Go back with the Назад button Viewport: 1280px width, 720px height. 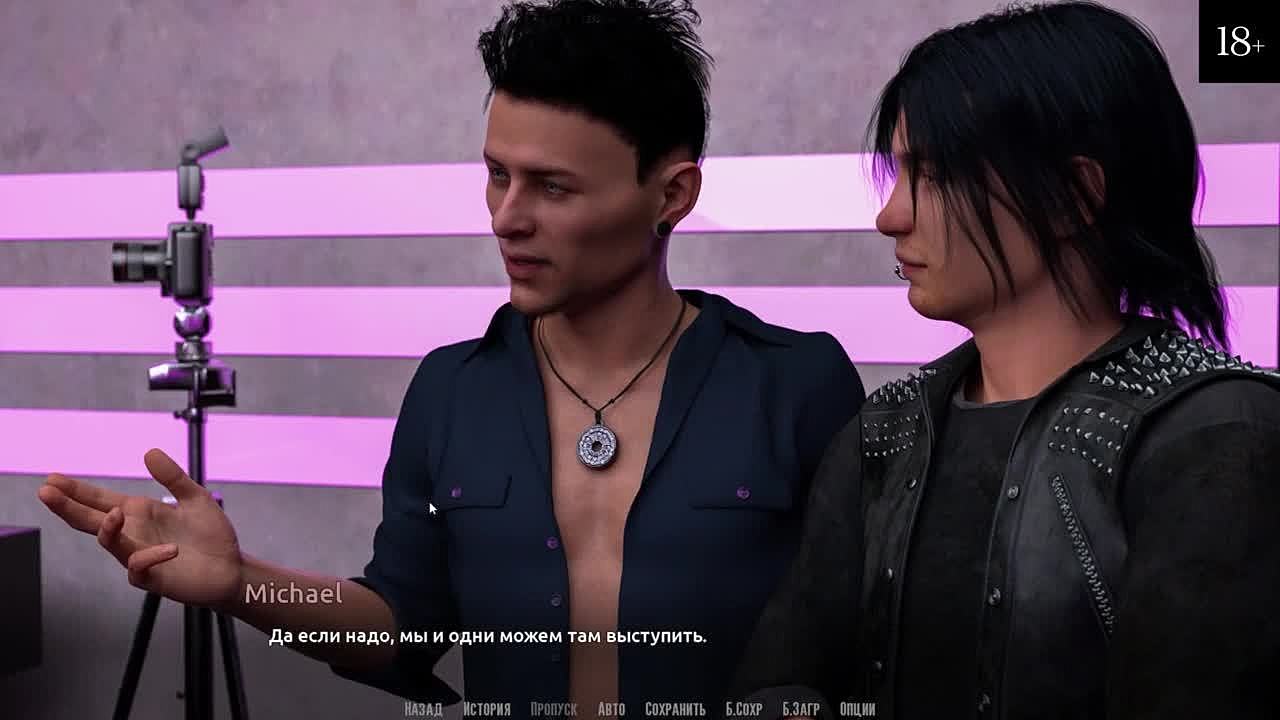coord(423,709)
